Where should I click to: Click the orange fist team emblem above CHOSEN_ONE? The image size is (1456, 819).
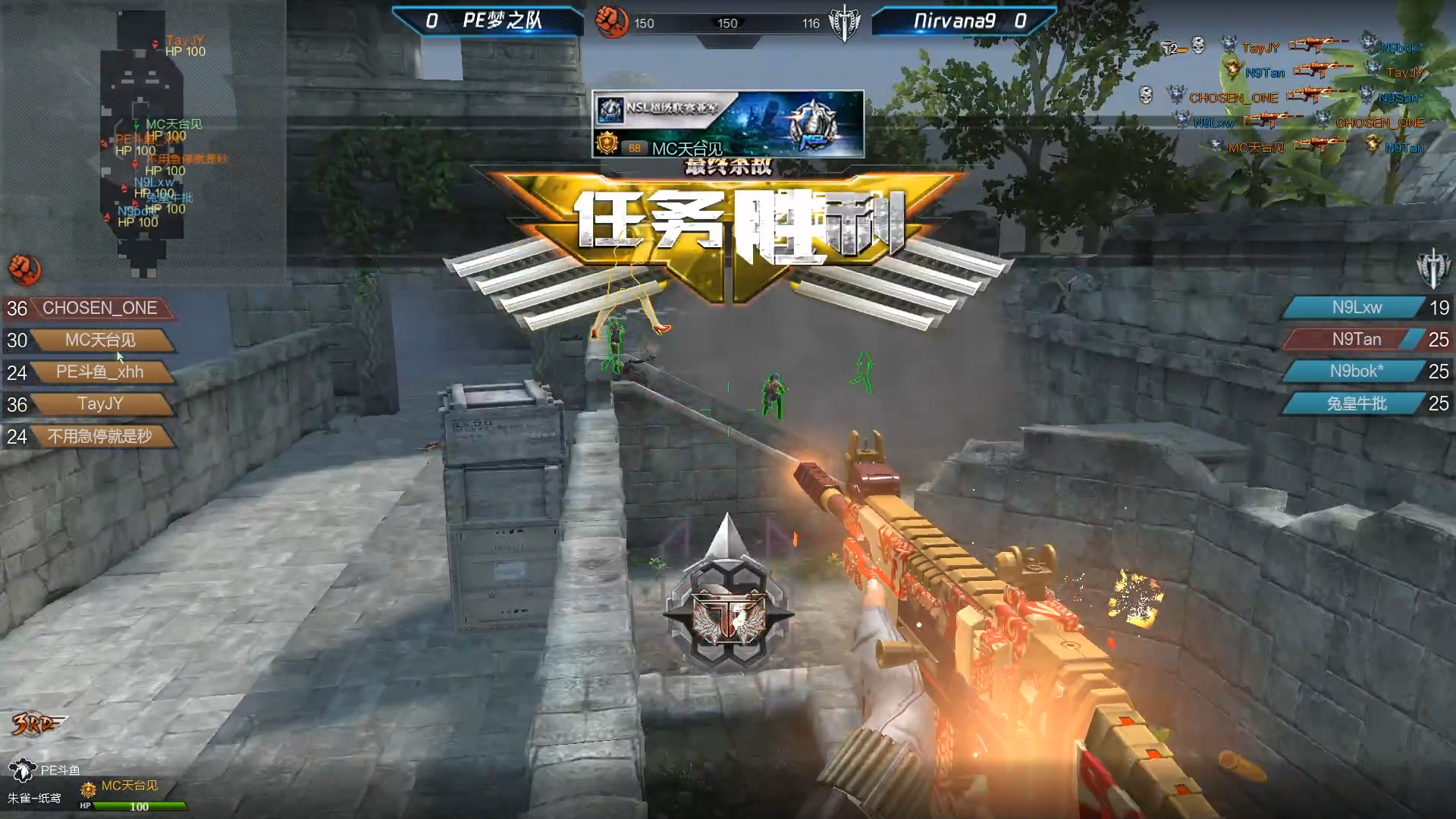[24, 269]
